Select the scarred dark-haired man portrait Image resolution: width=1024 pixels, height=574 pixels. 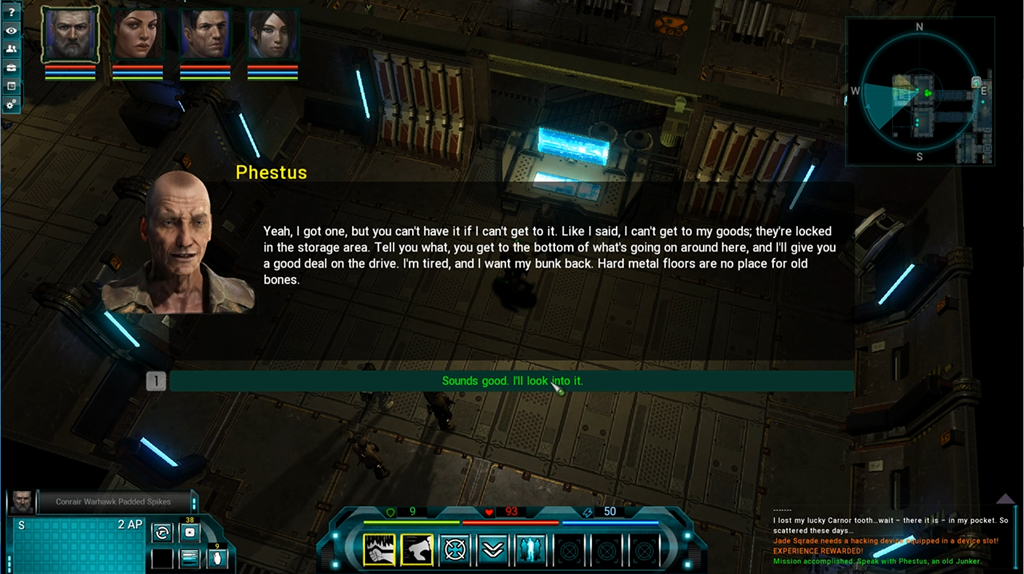(205, 35)
